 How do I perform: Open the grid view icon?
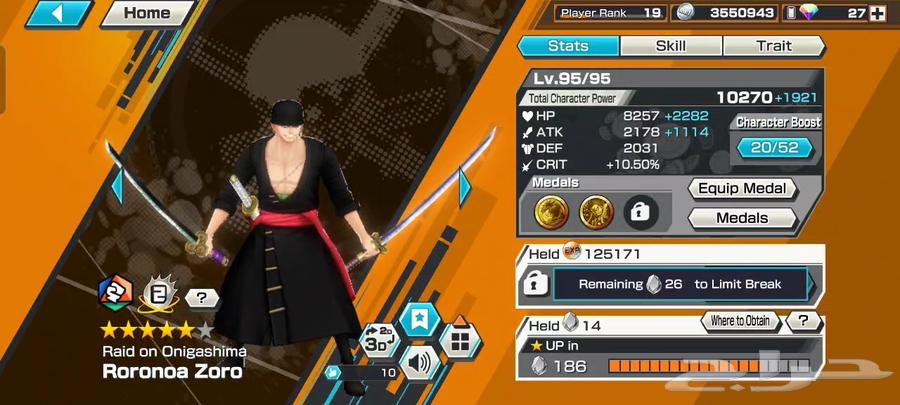click(x=459, y=340)
